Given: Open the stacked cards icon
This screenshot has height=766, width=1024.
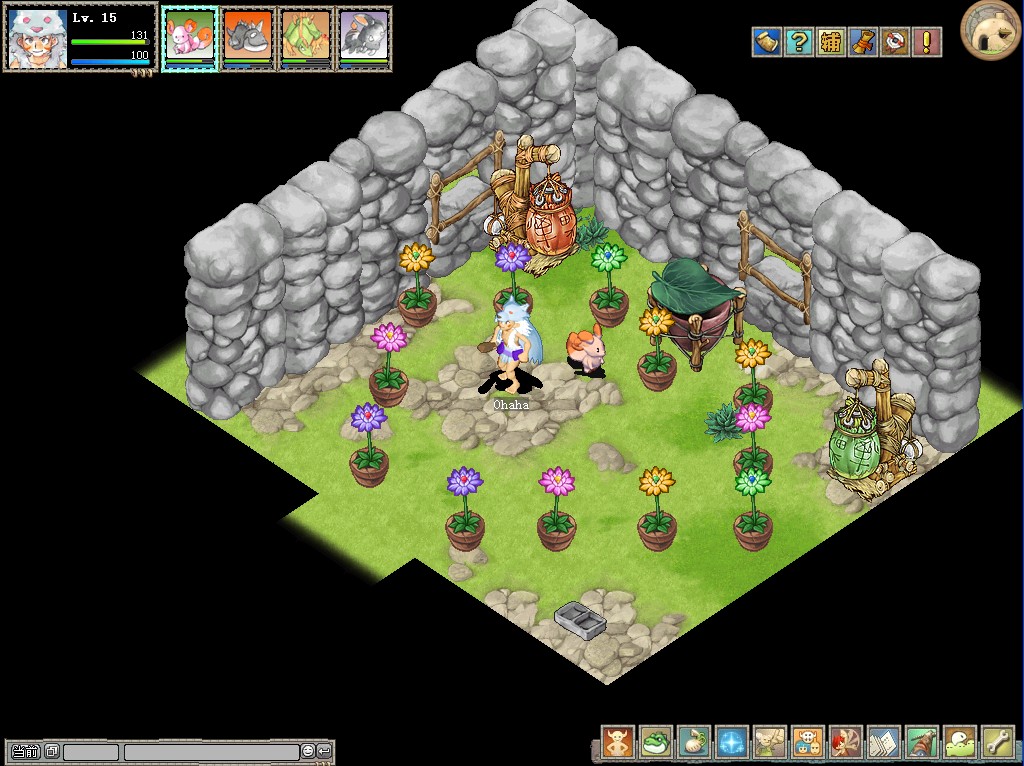Looking at the screenshot, I should (884, 742).
